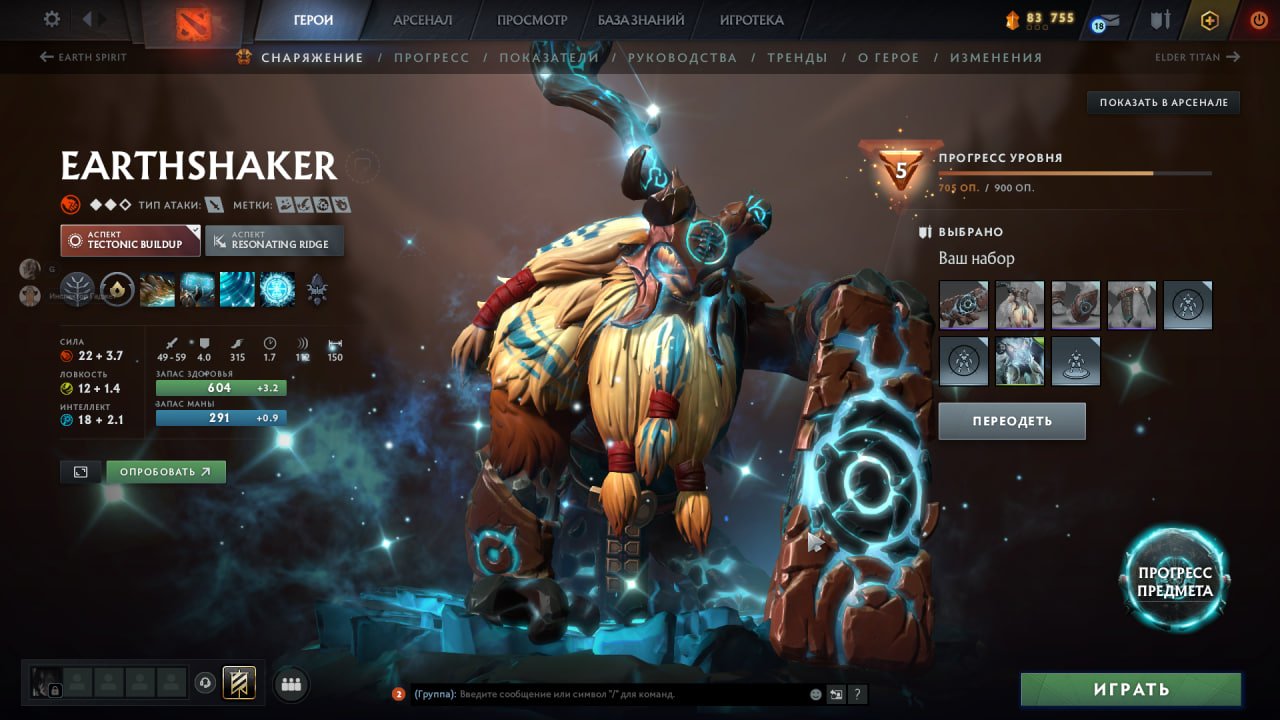Open the ТРЕНДЫ section for Earthshaker
Viewport: 1280px width, 720px height.
click(x=797, y=57)
